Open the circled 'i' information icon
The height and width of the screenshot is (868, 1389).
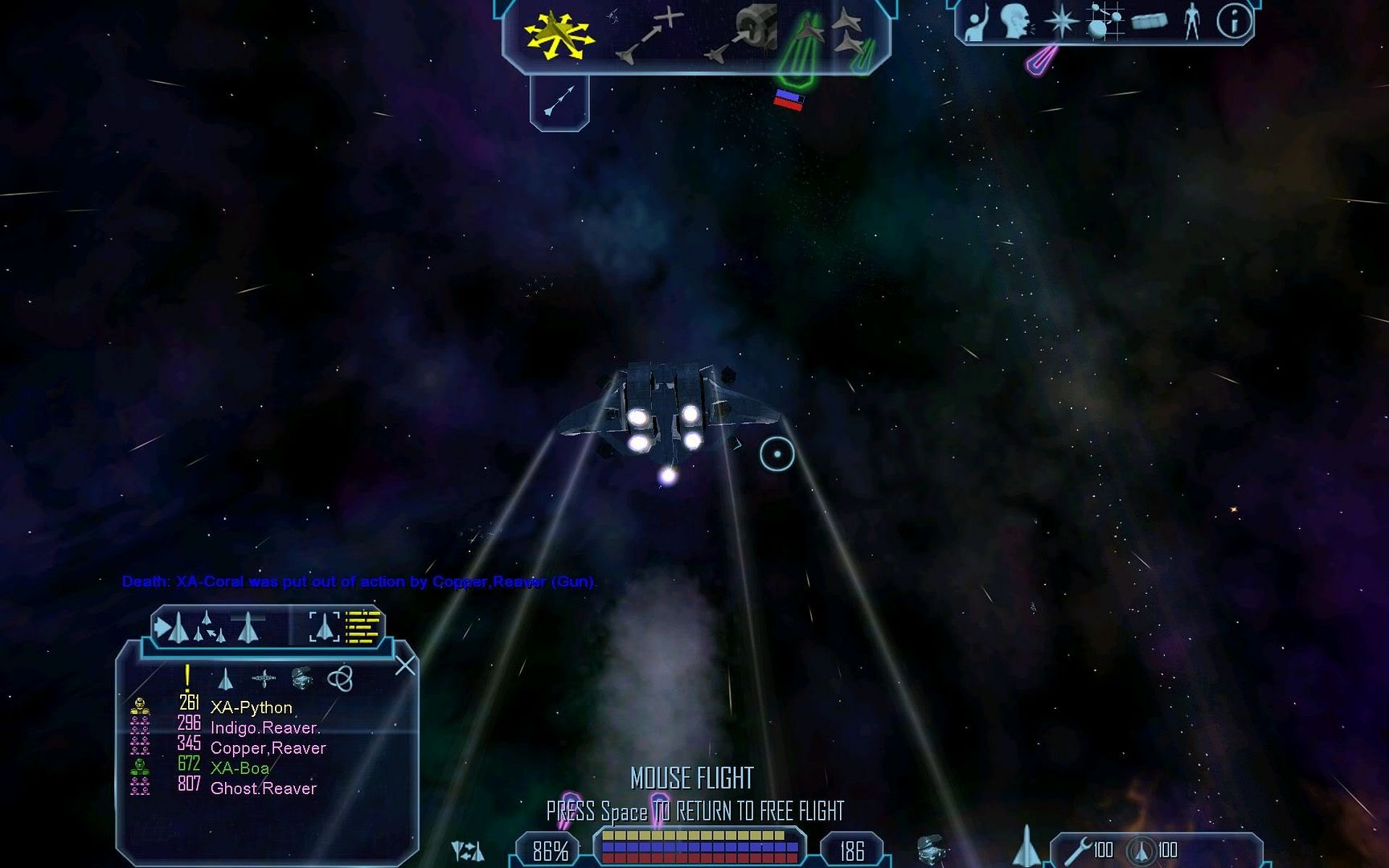(x=1234, y=22)
